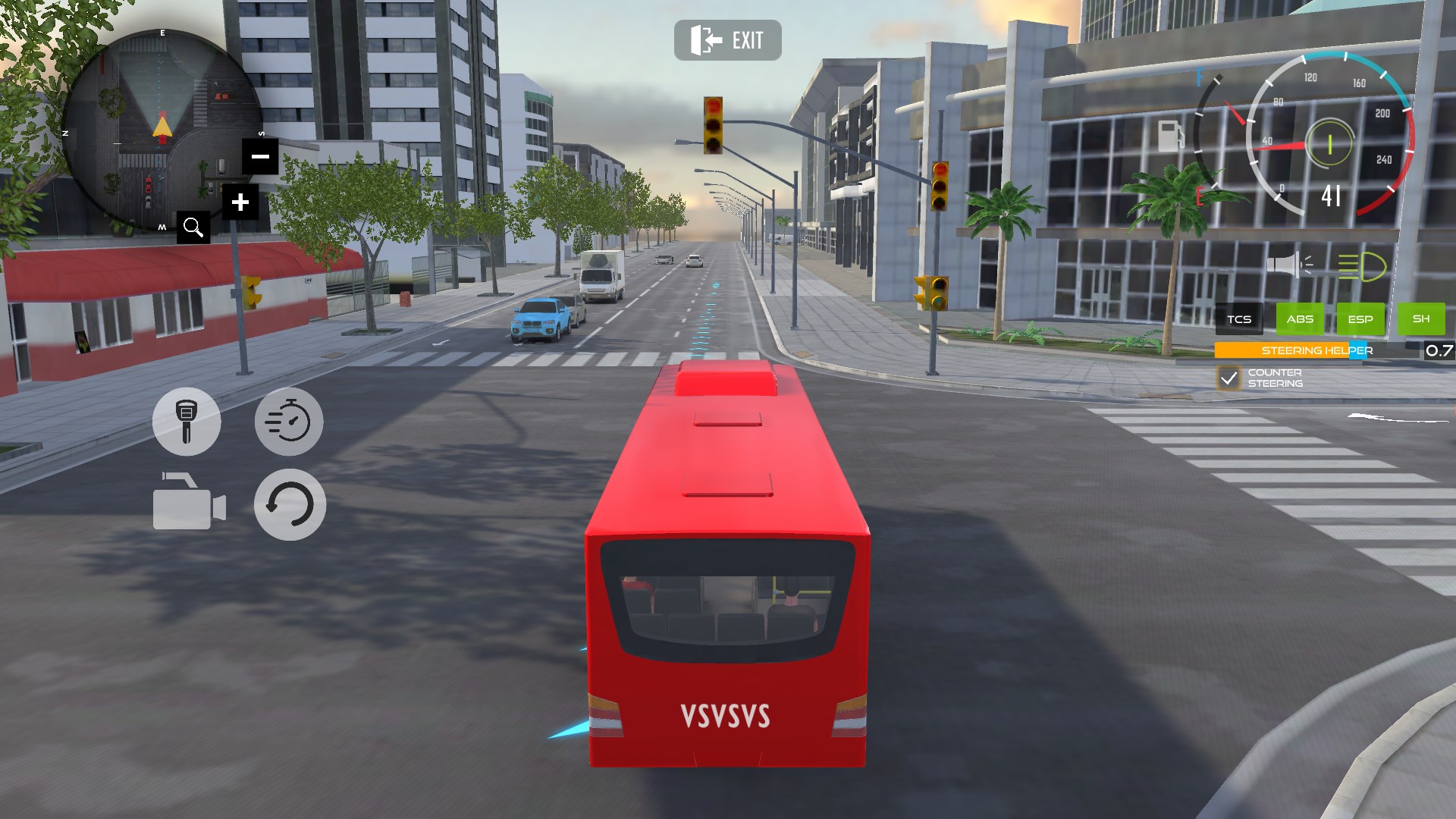Disable the ABS toggle
1456x819 pixels.
coord(1300,318)
